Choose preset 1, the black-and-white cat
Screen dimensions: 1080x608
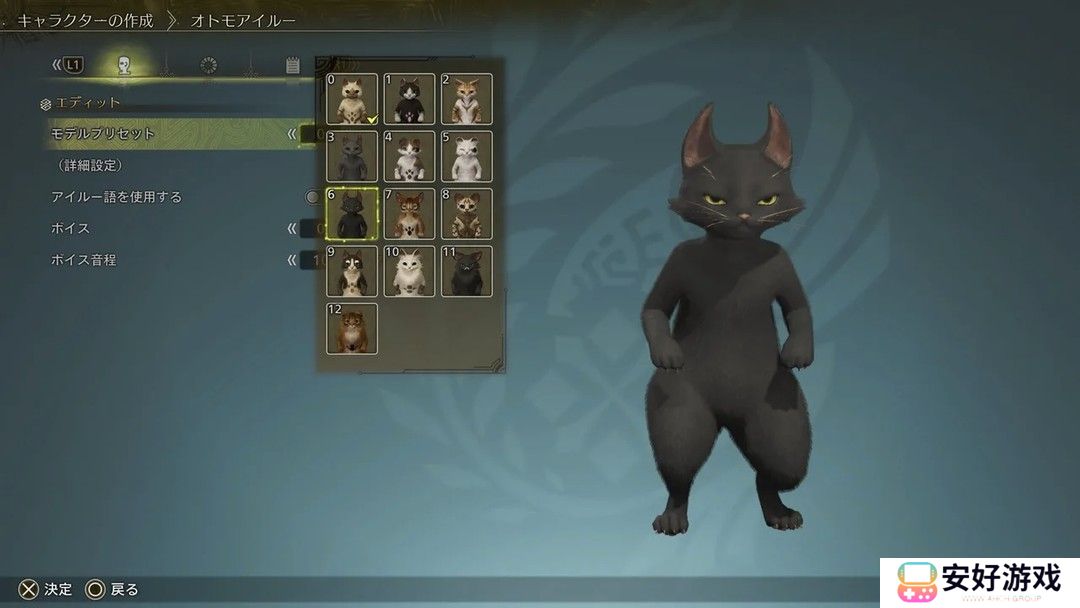tap(410, 99)
